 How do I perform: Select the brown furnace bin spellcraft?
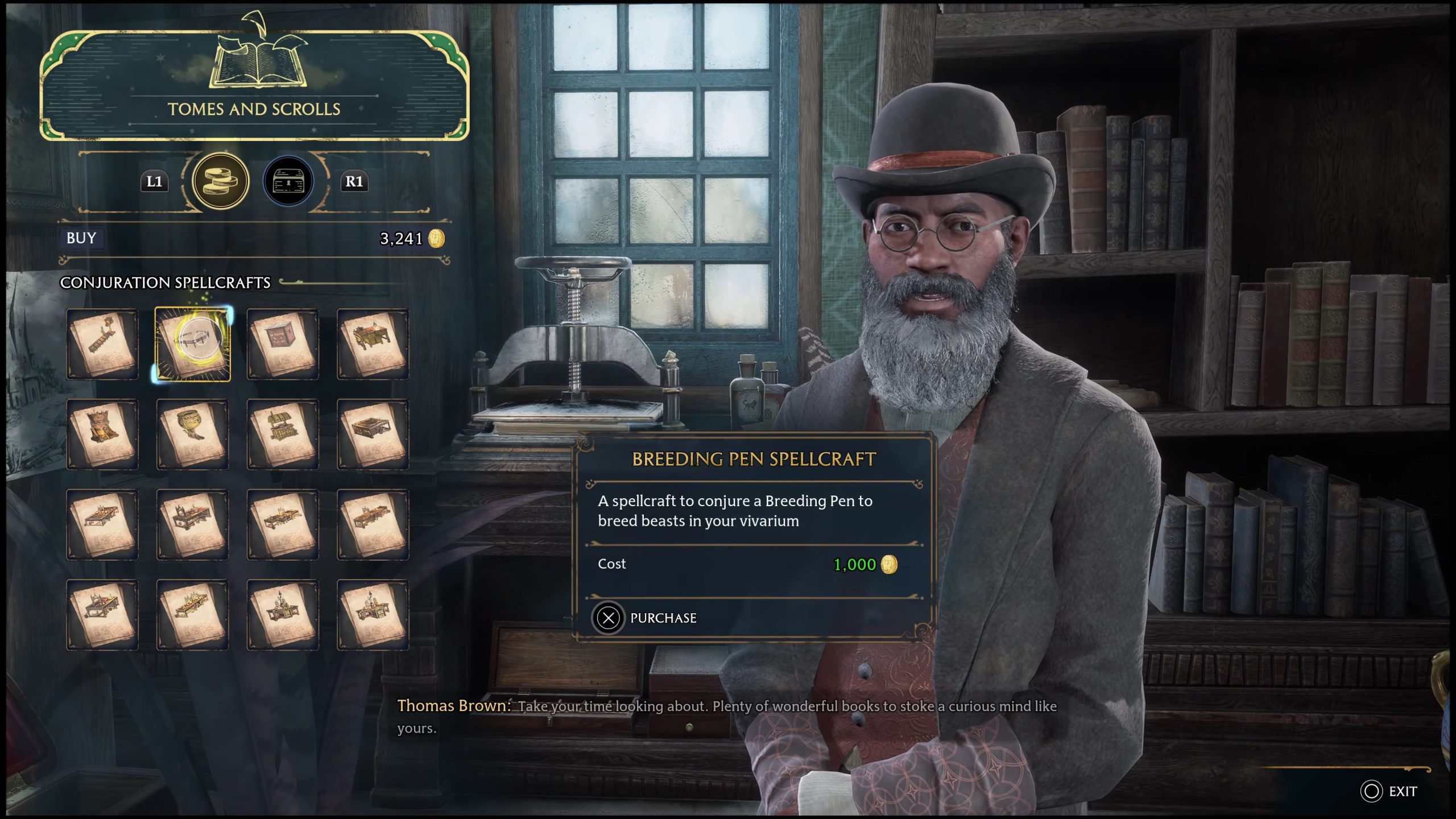pos(102,435)
